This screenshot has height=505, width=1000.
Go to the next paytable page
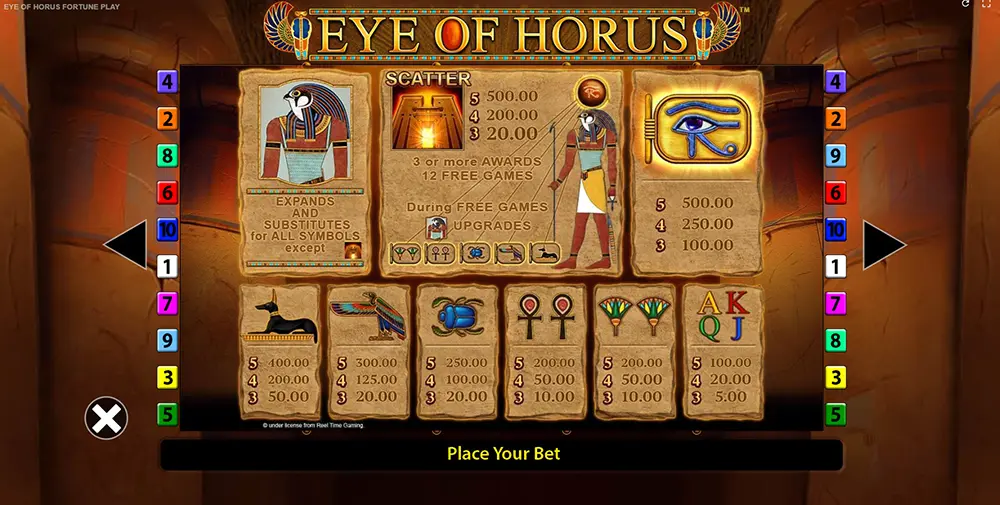click(x=883, y=246)
